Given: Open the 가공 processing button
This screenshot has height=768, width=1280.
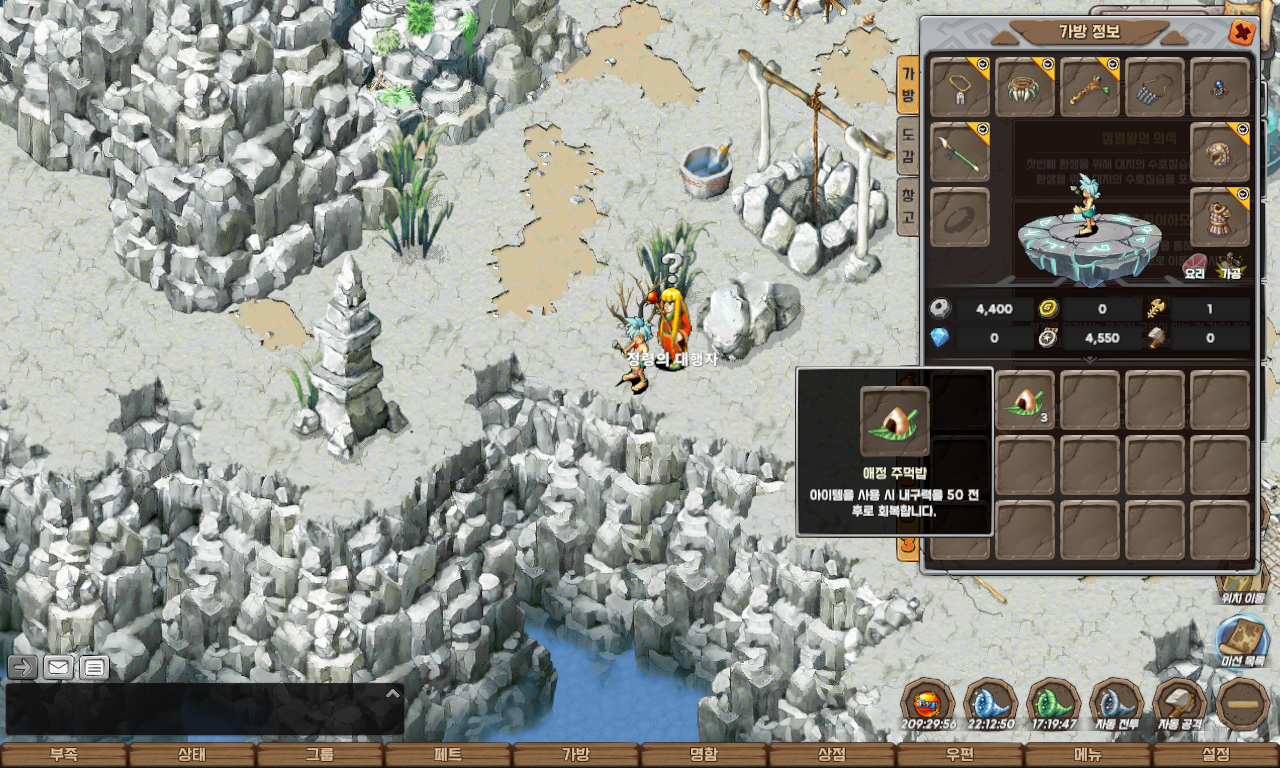Looking at the screenshot, I should (1230, 264).
